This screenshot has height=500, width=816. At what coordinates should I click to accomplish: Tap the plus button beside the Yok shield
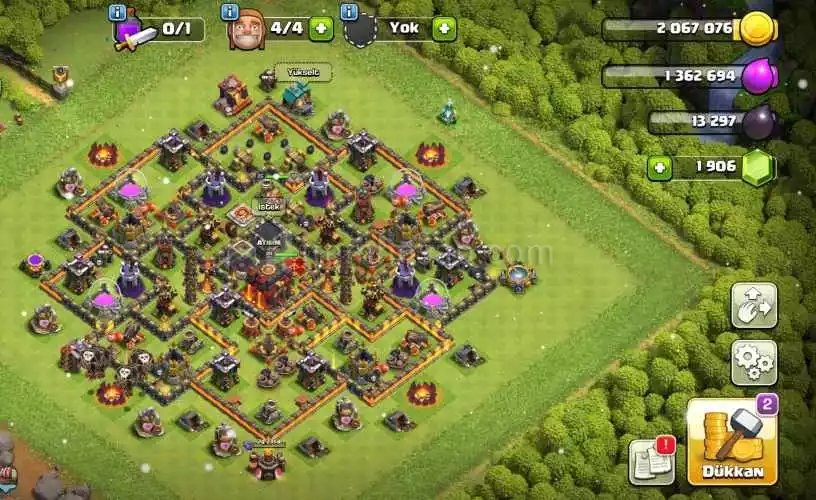(x=444, y=28)
